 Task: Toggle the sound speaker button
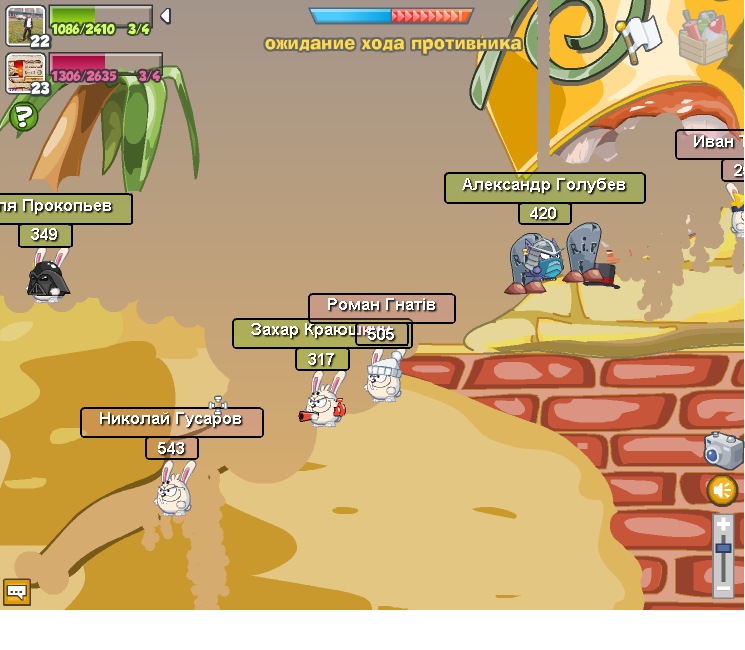coord(722,490)
